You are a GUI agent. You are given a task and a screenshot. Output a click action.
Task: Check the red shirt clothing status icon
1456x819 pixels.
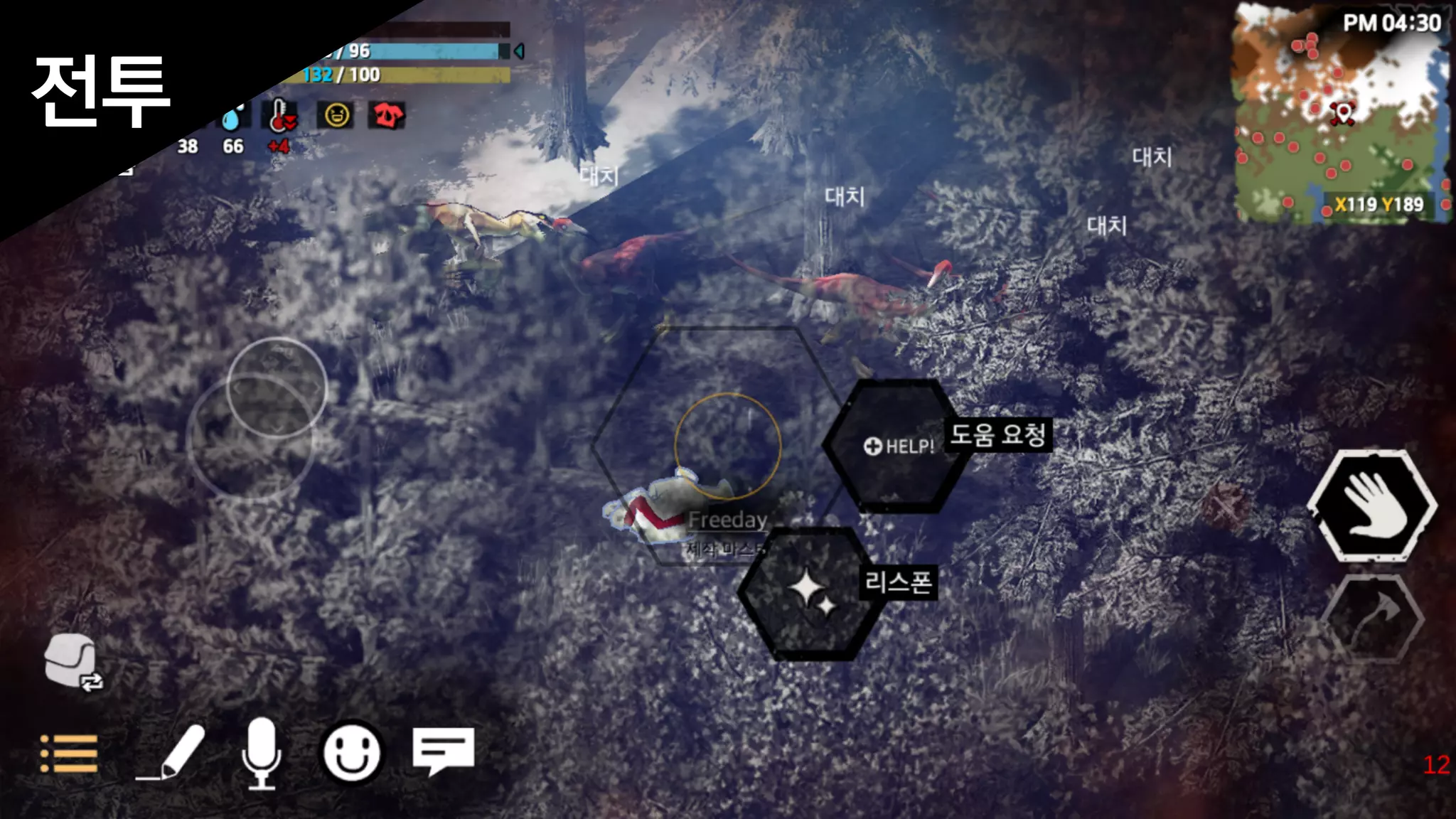click(386, 115)
